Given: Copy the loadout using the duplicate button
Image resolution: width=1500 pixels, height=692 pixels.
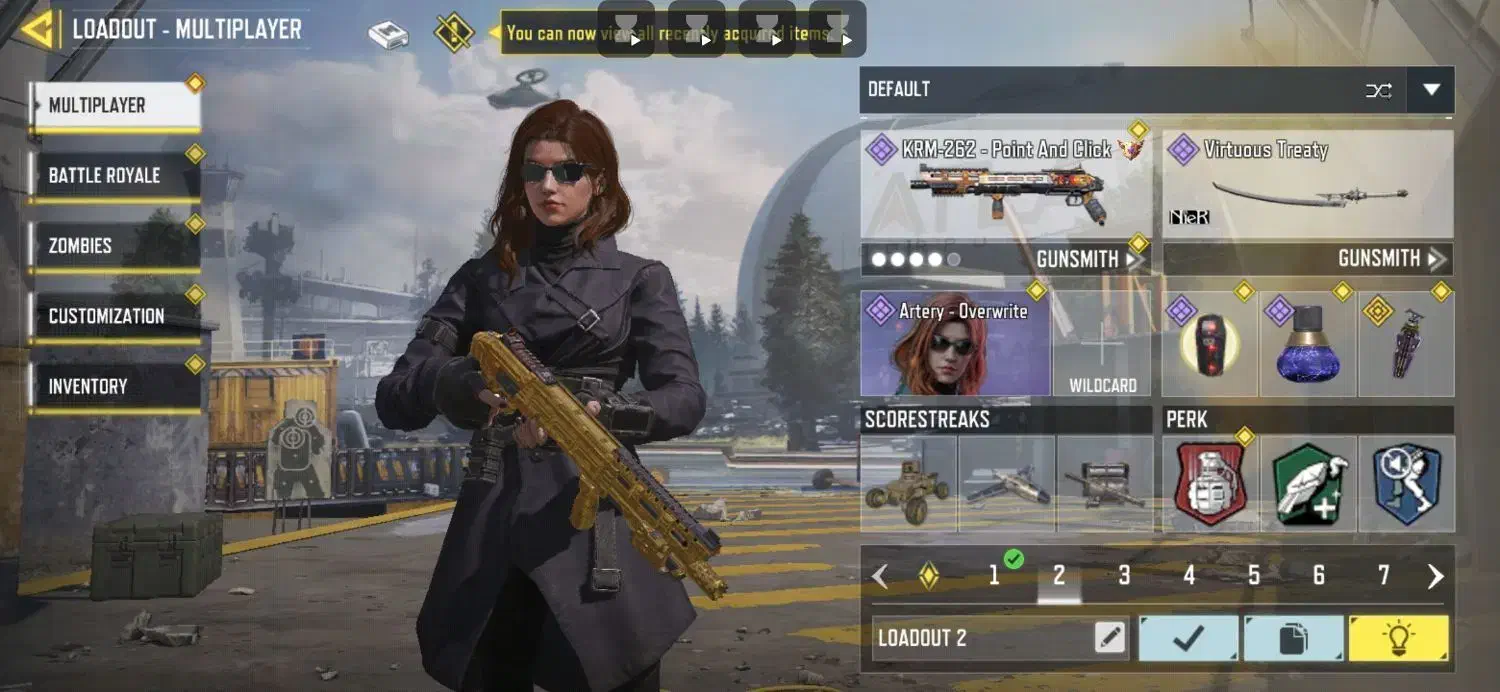Looking at the screenshot, I should point(1294,638).
